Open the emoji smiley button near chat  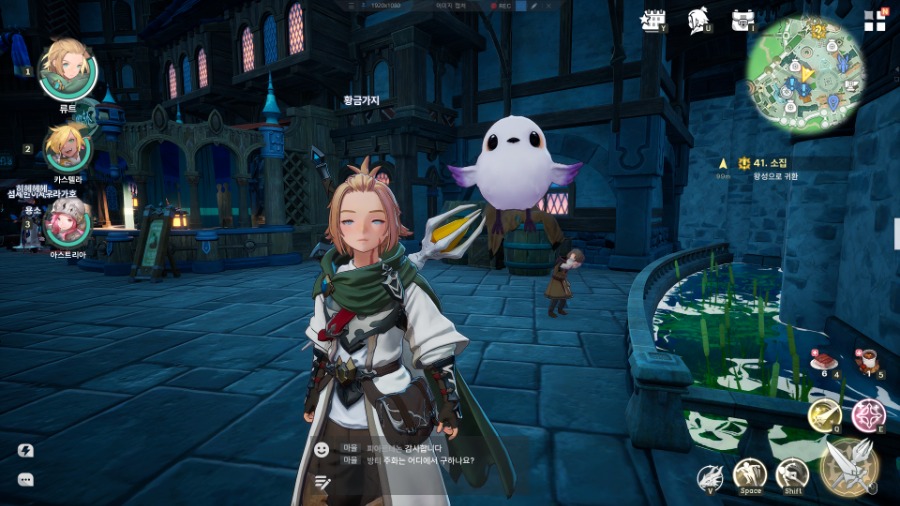(x=321, y=450)
